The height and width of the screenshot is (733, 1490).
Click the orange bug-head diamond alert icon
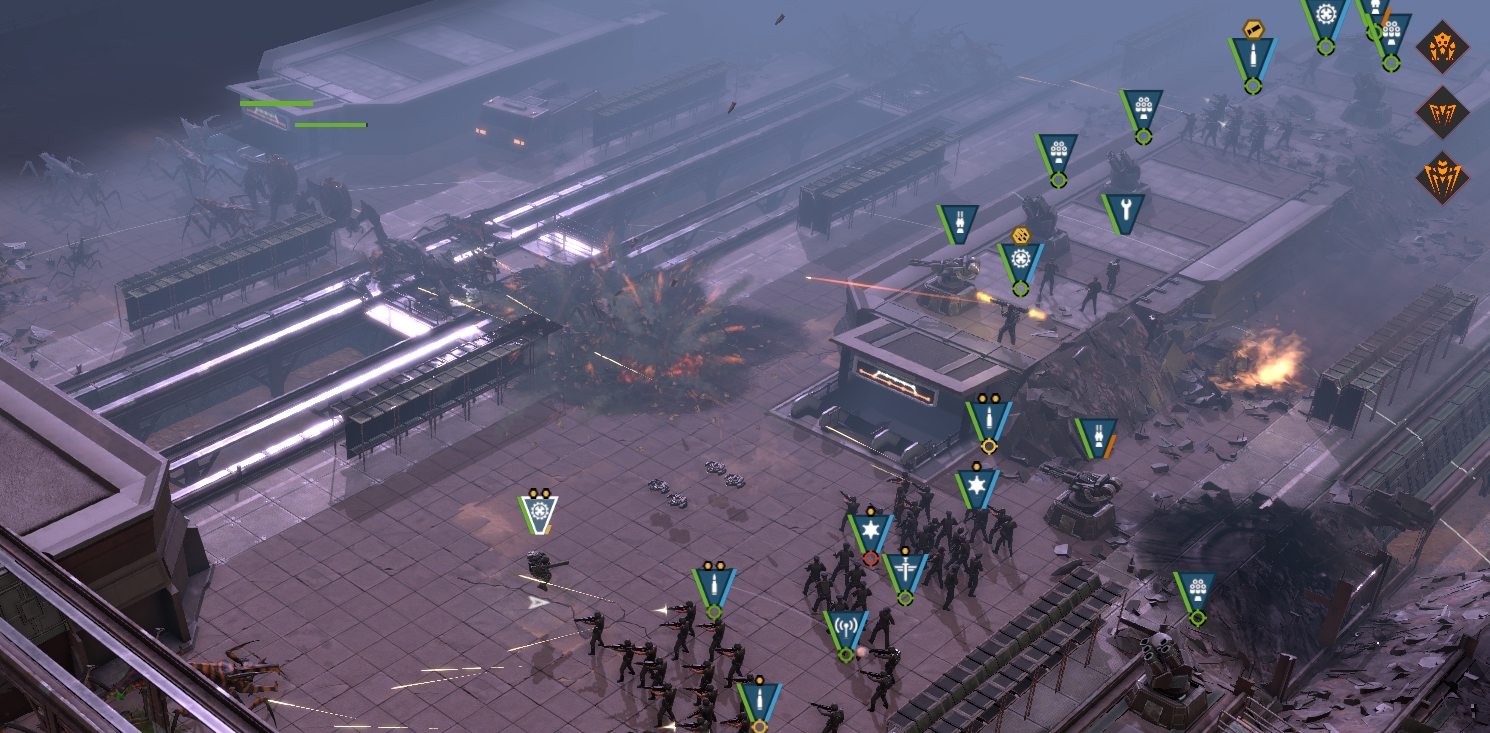tap(1442, 47)
